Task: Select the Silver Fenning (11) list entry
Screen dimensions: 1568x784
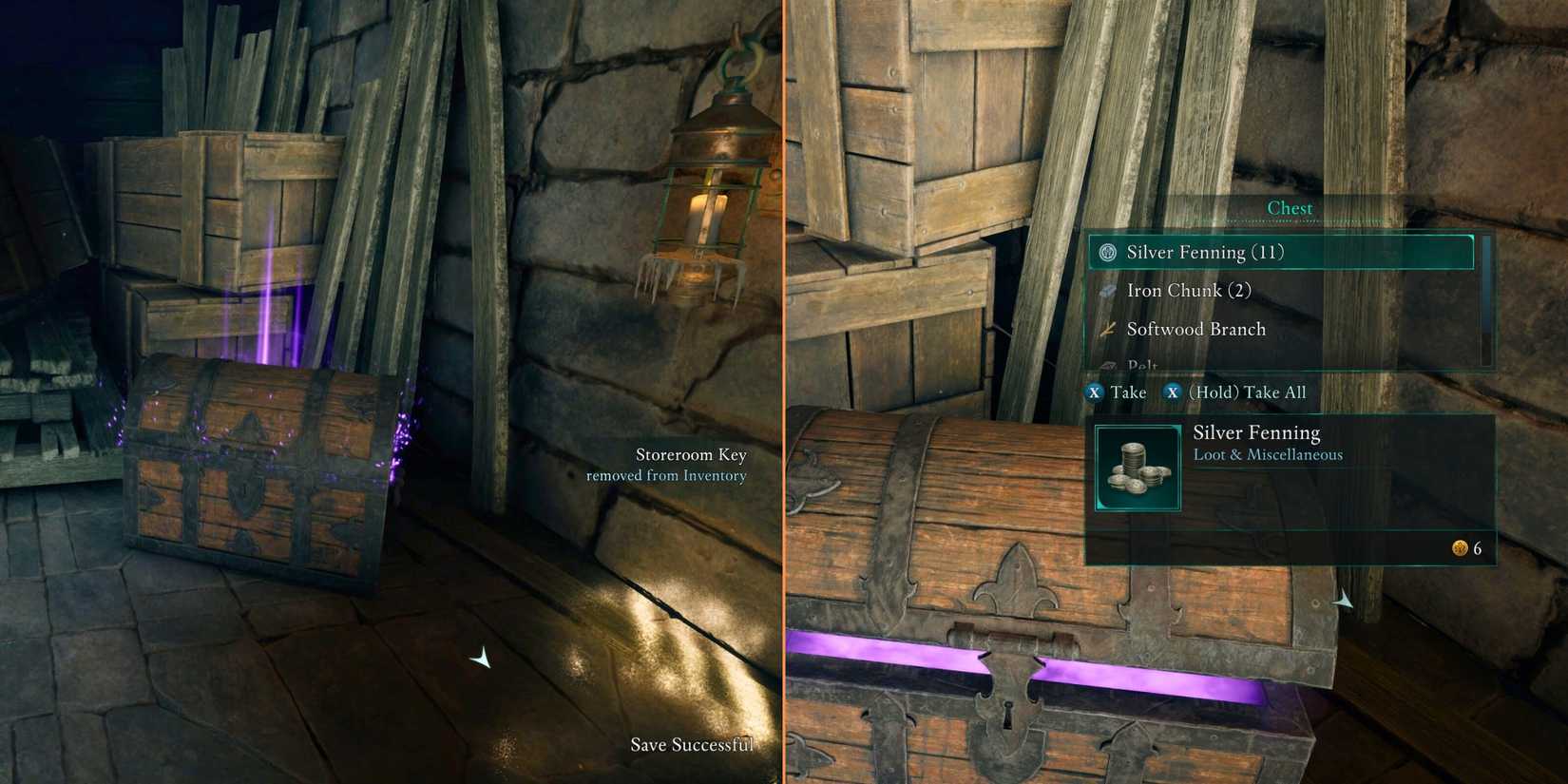Action: point(1202,253)
